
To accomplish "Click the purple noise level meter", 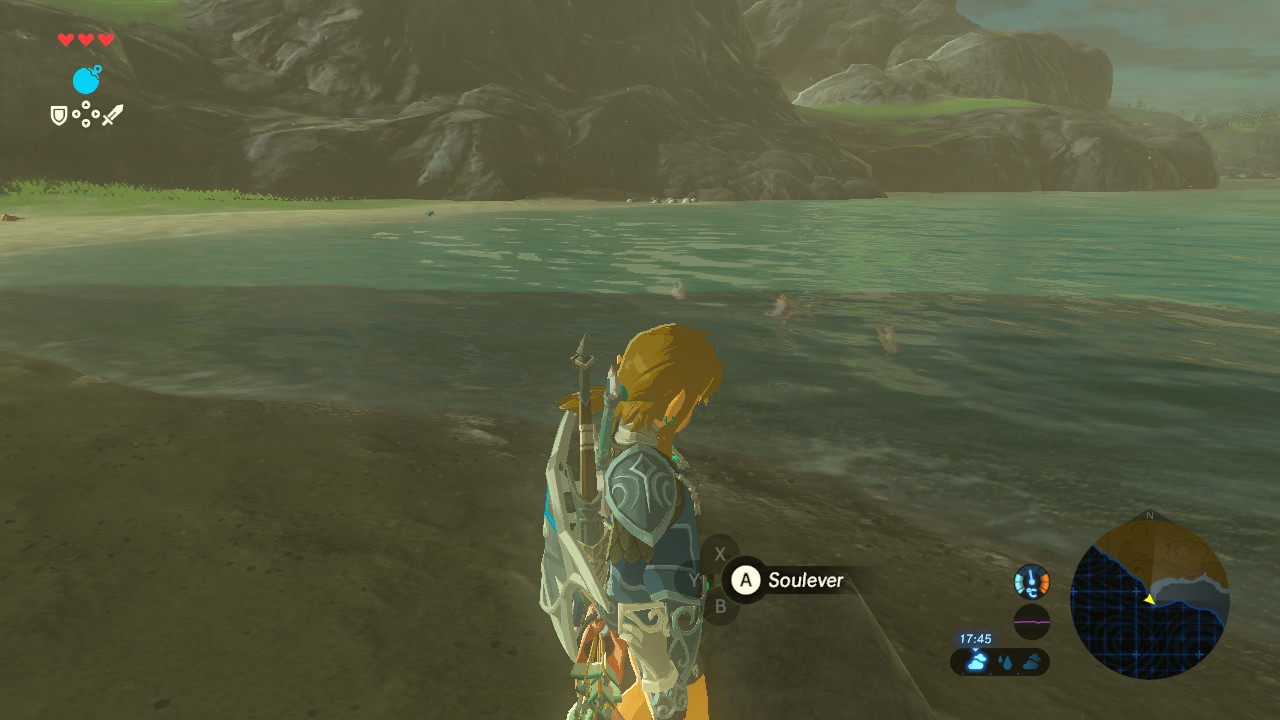I will click(x=1031, y=621).
